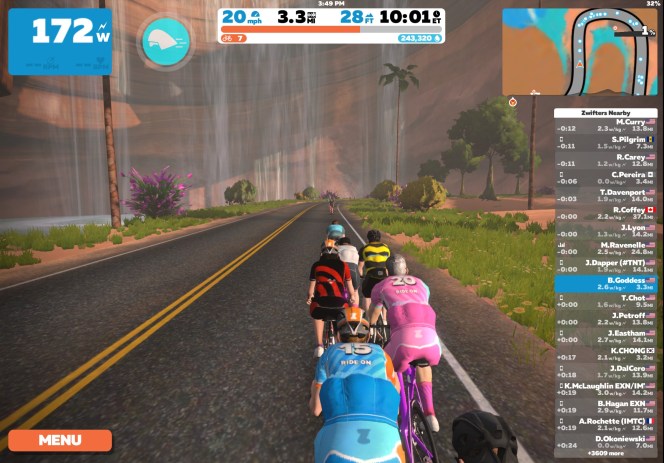Select J.Lyon's row
This screenshot has height=463, width=664.
tap(605, 230)
